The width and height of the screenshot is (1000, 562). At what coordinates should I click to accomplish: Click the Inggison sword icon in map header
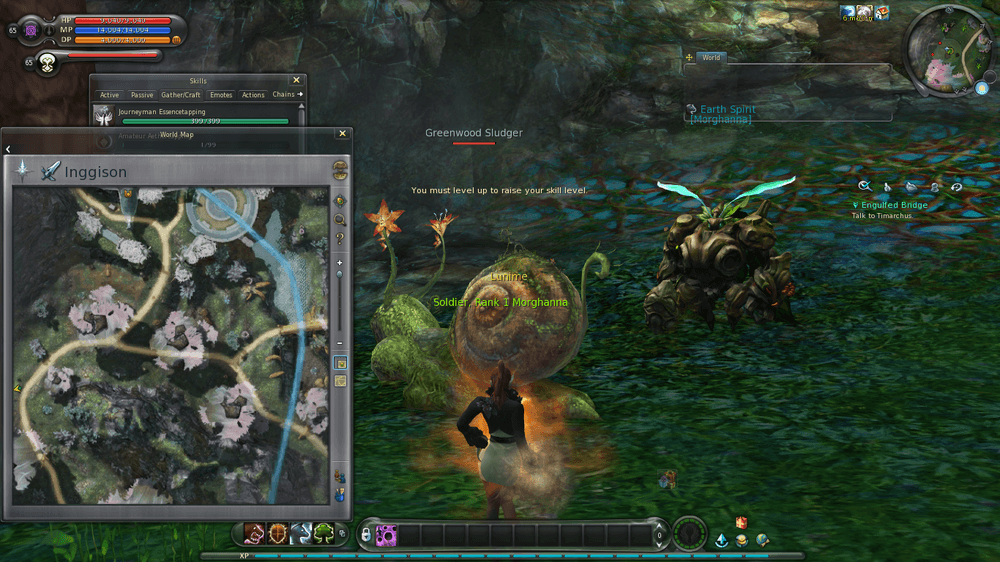[50, 171]
